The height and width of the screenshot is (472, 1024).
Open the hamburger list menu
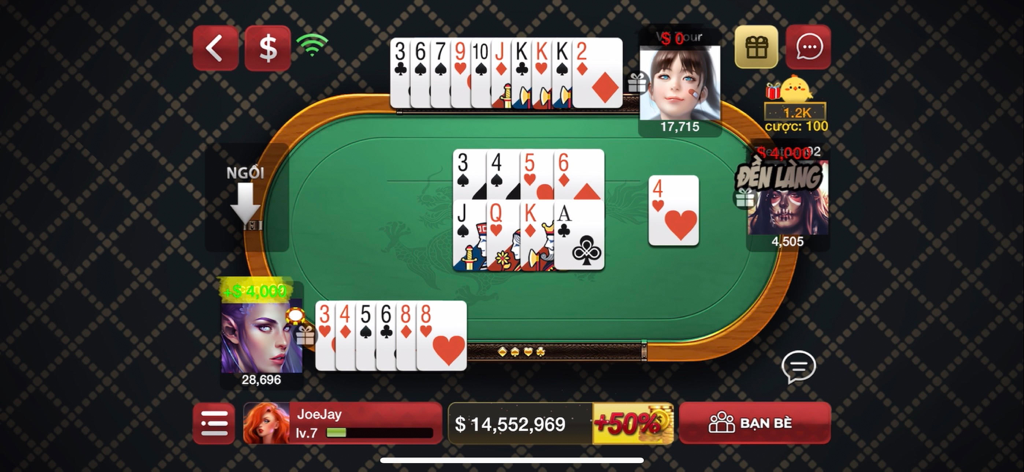point(214,423)
